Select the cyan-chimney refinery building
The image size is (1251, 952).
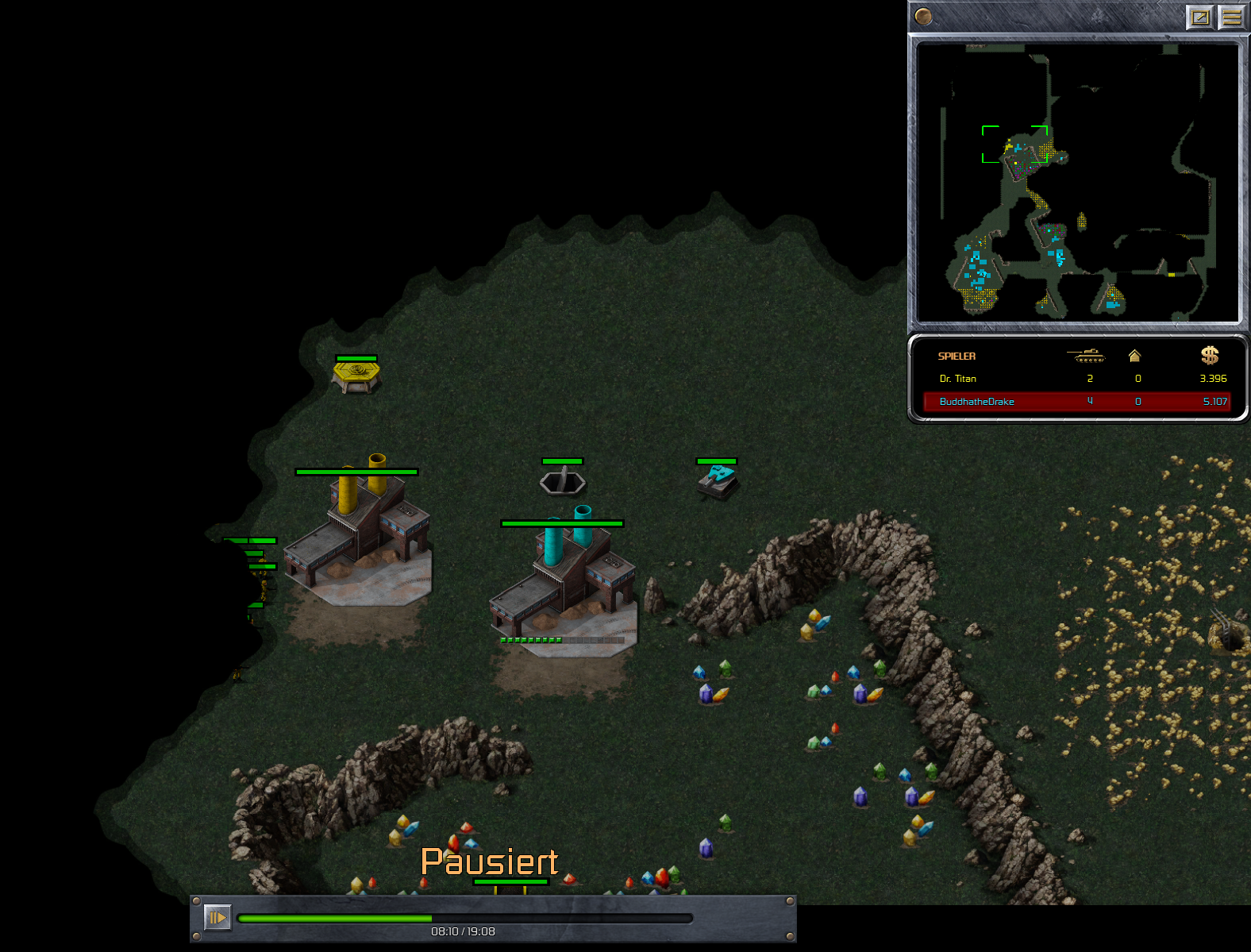[565, 584]
